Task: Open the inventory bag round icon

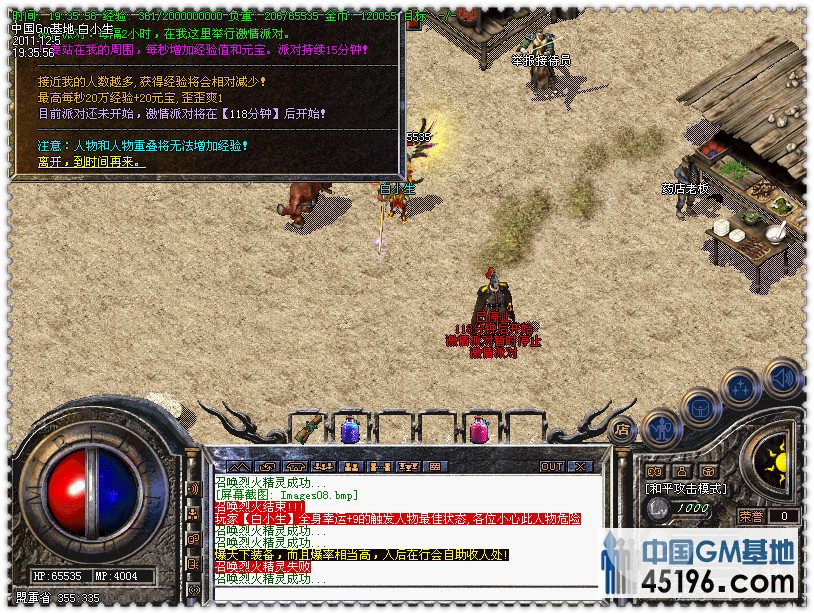Action: point(701,407)
